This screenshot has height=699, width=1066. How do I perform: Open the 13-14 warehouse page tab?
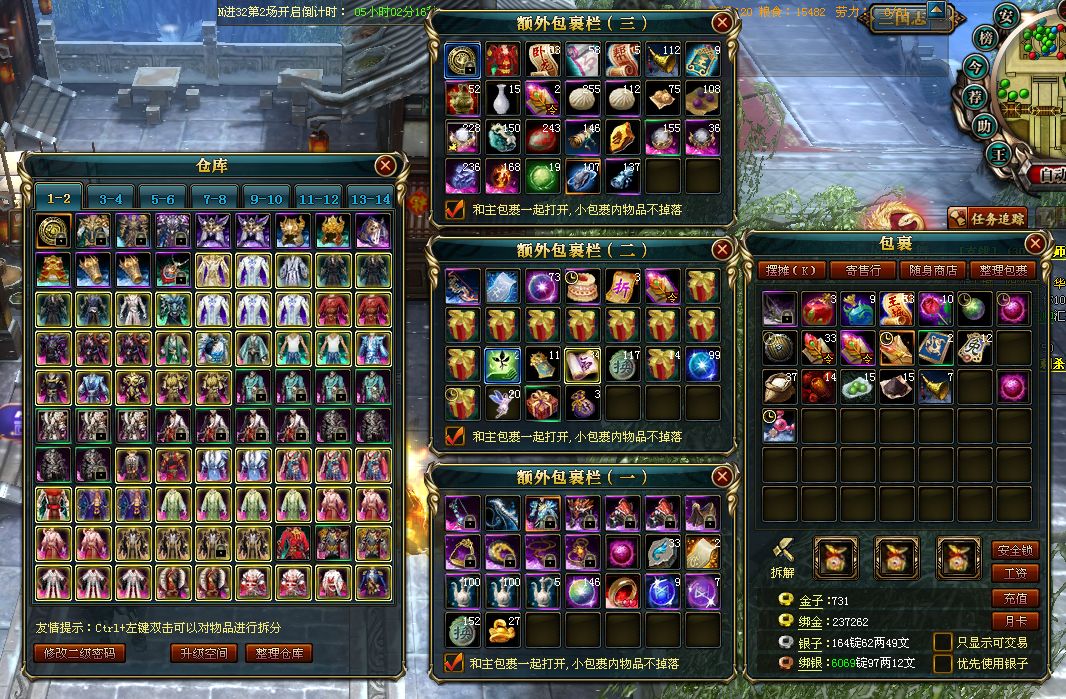(x=371, y=199)
